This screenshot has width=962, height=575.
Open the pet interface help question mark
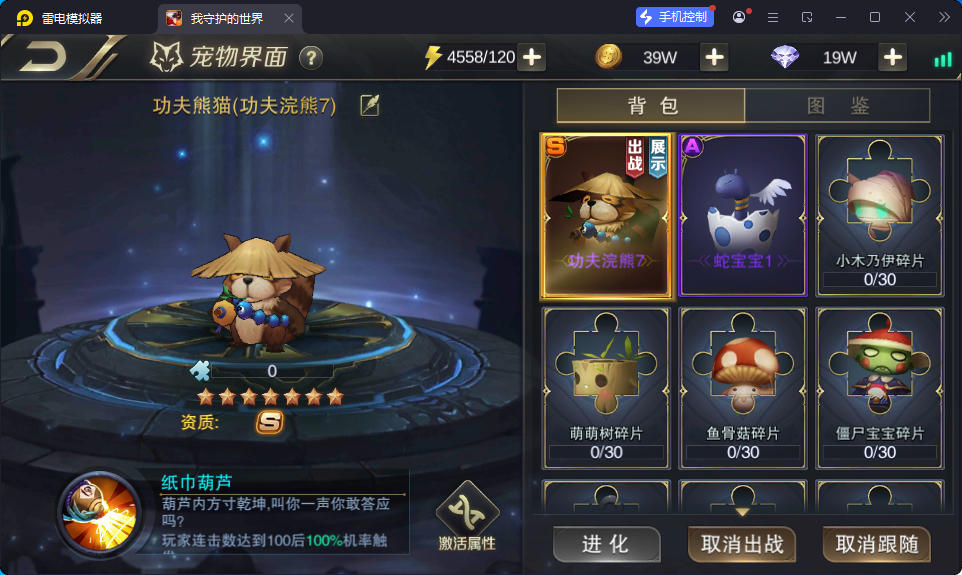tap(311, 57)
